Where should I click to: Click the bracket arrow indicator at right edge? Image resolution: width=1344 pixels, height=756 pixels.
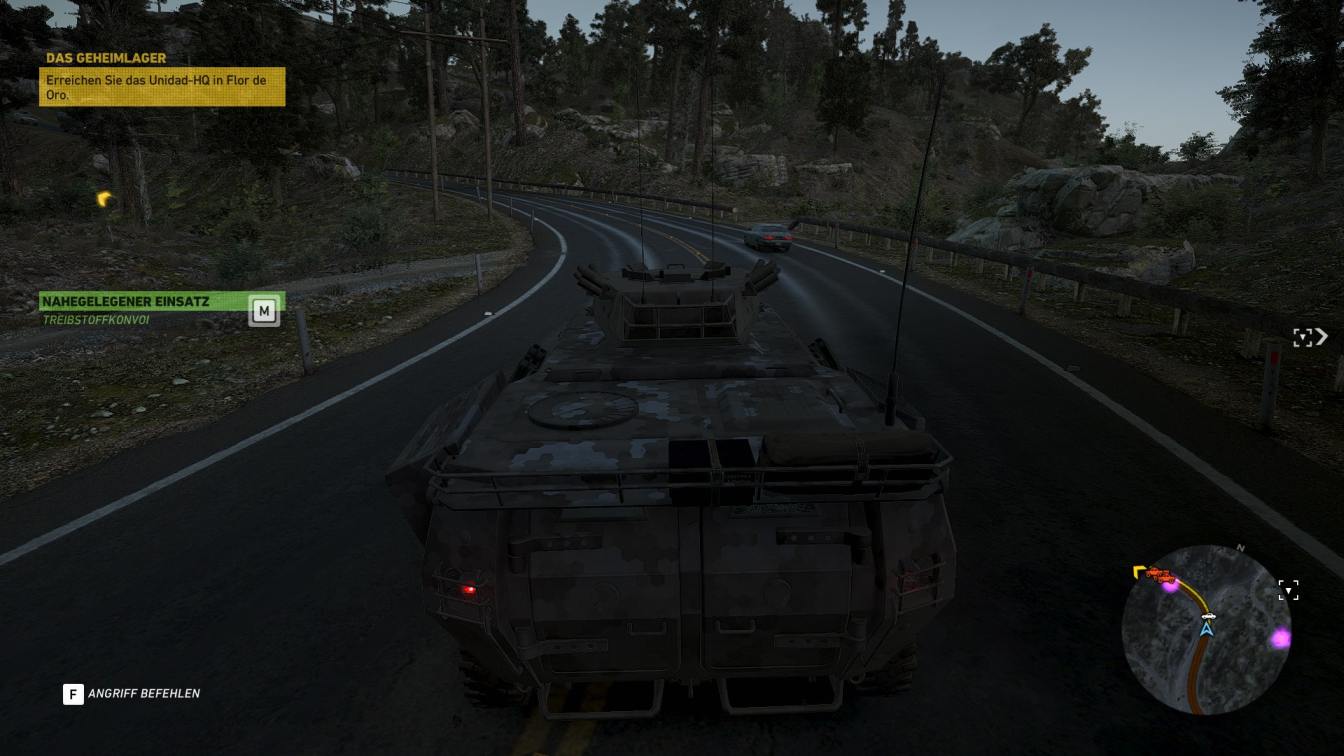point(1310,338)
